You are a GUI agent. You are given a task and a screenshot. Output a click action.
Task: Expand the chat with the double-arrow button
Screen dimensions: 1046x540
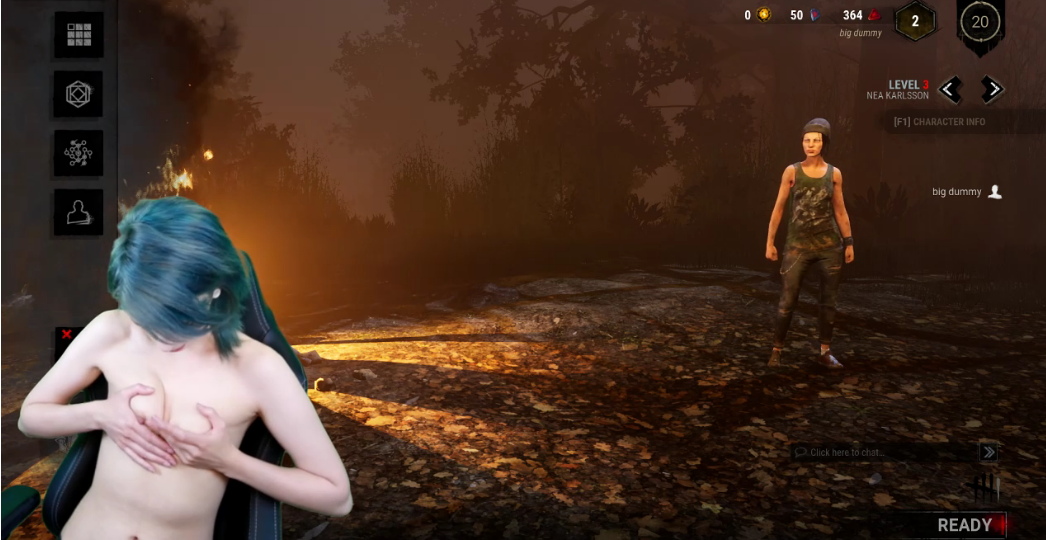[988, 453]
